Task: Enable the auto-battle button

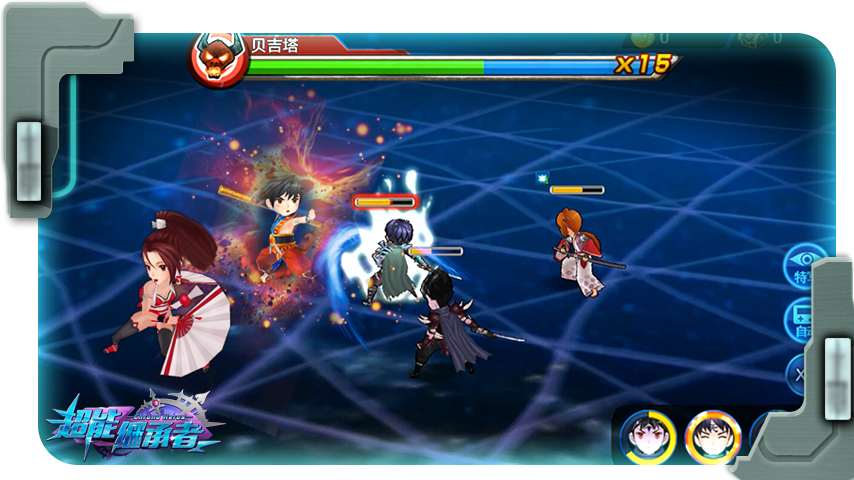Action: (x=798, y=320)
